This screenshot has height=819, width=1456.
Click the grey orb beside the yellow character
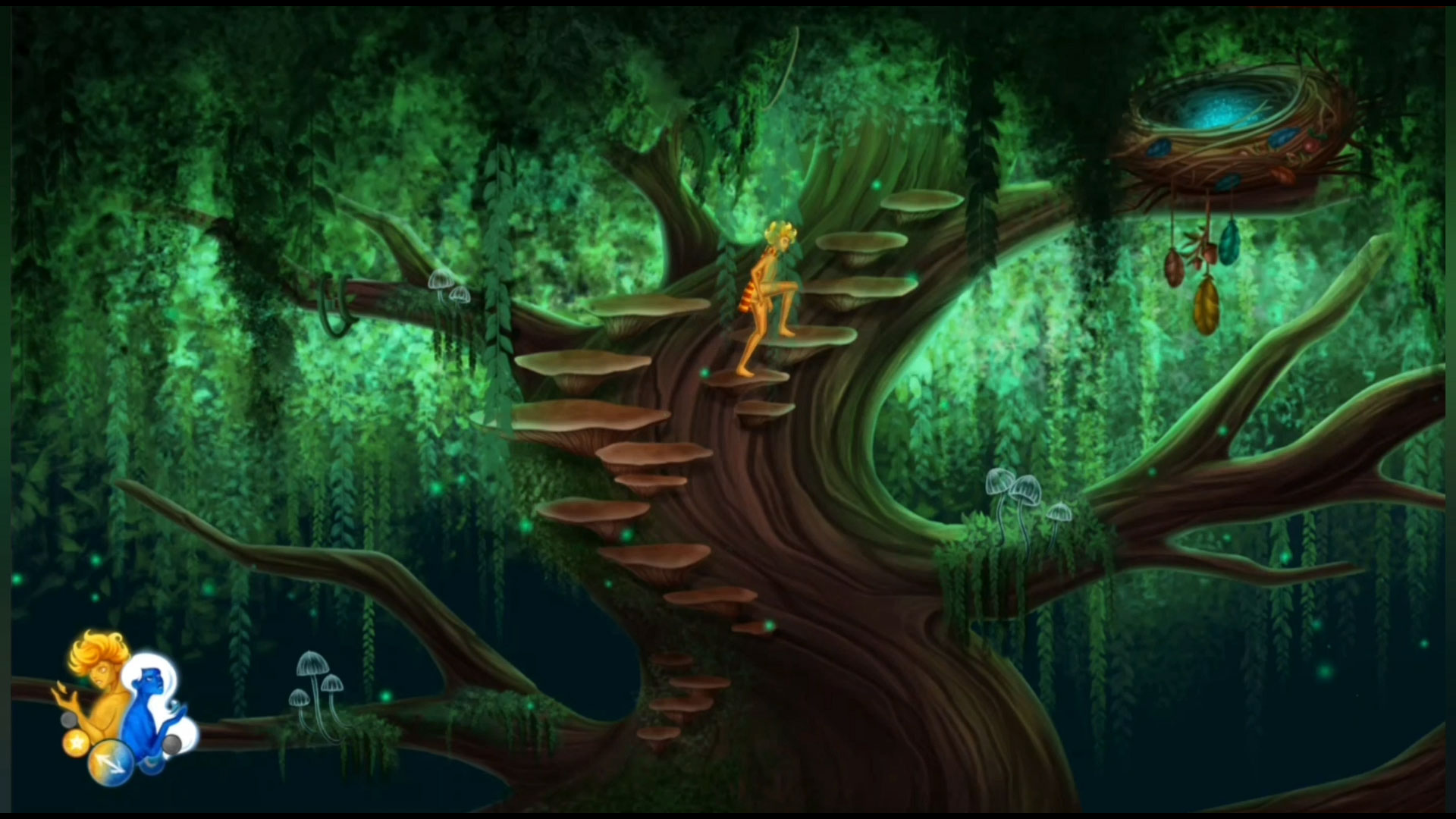click(x=69, y=720)
